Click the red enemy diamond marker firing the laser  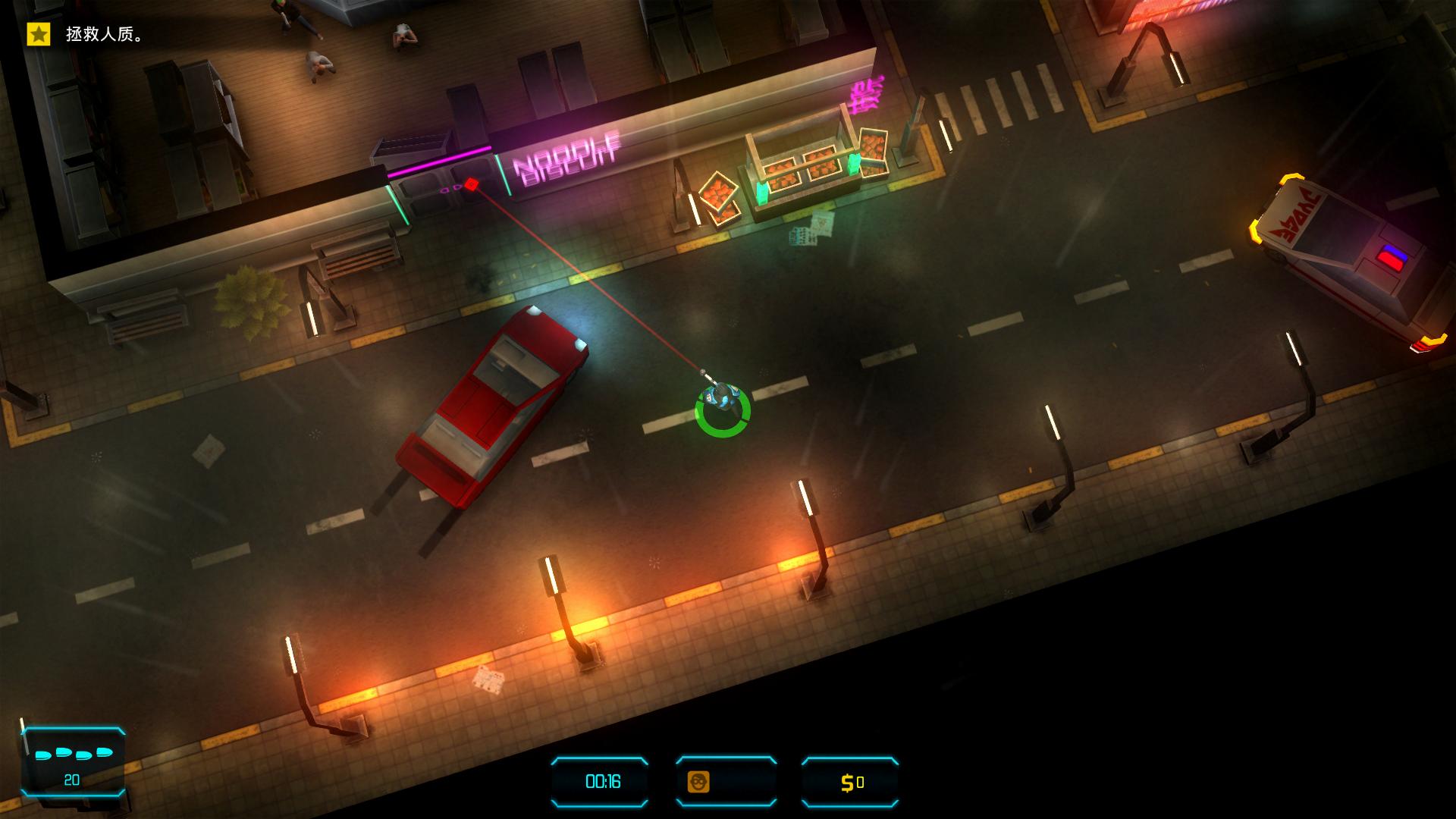(x=472, y=182)
